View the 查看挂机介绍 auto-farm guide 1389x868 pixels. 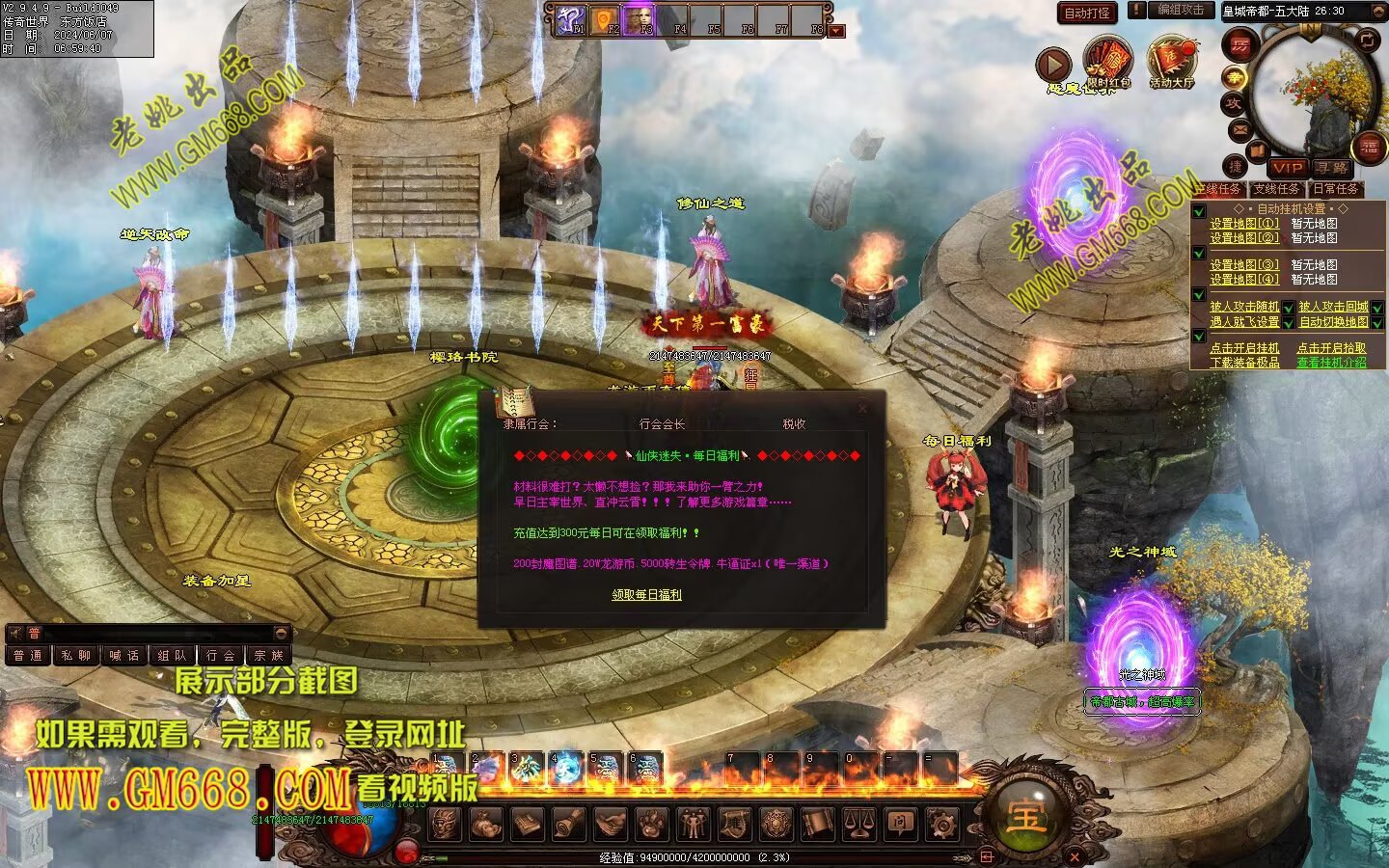(x=1331, y=363)
